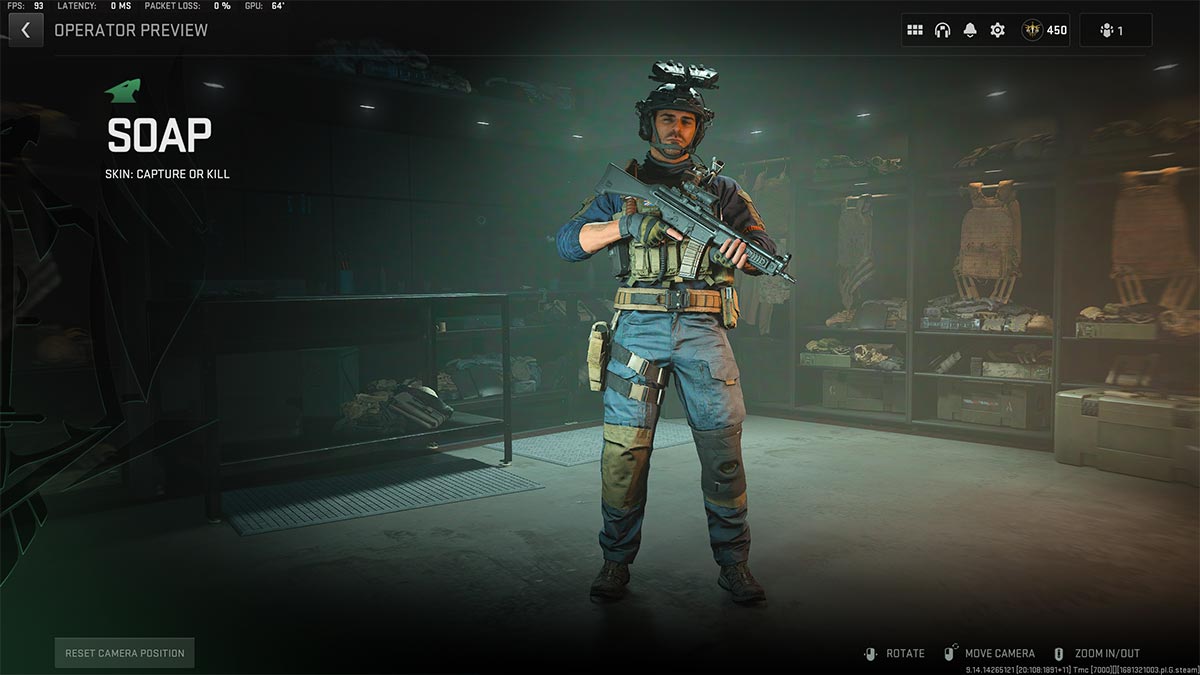Image resolution: width=1200 pixels, height=675 pixels.
Task: Click Reset Camera Position button
Action: coord(125,653)
